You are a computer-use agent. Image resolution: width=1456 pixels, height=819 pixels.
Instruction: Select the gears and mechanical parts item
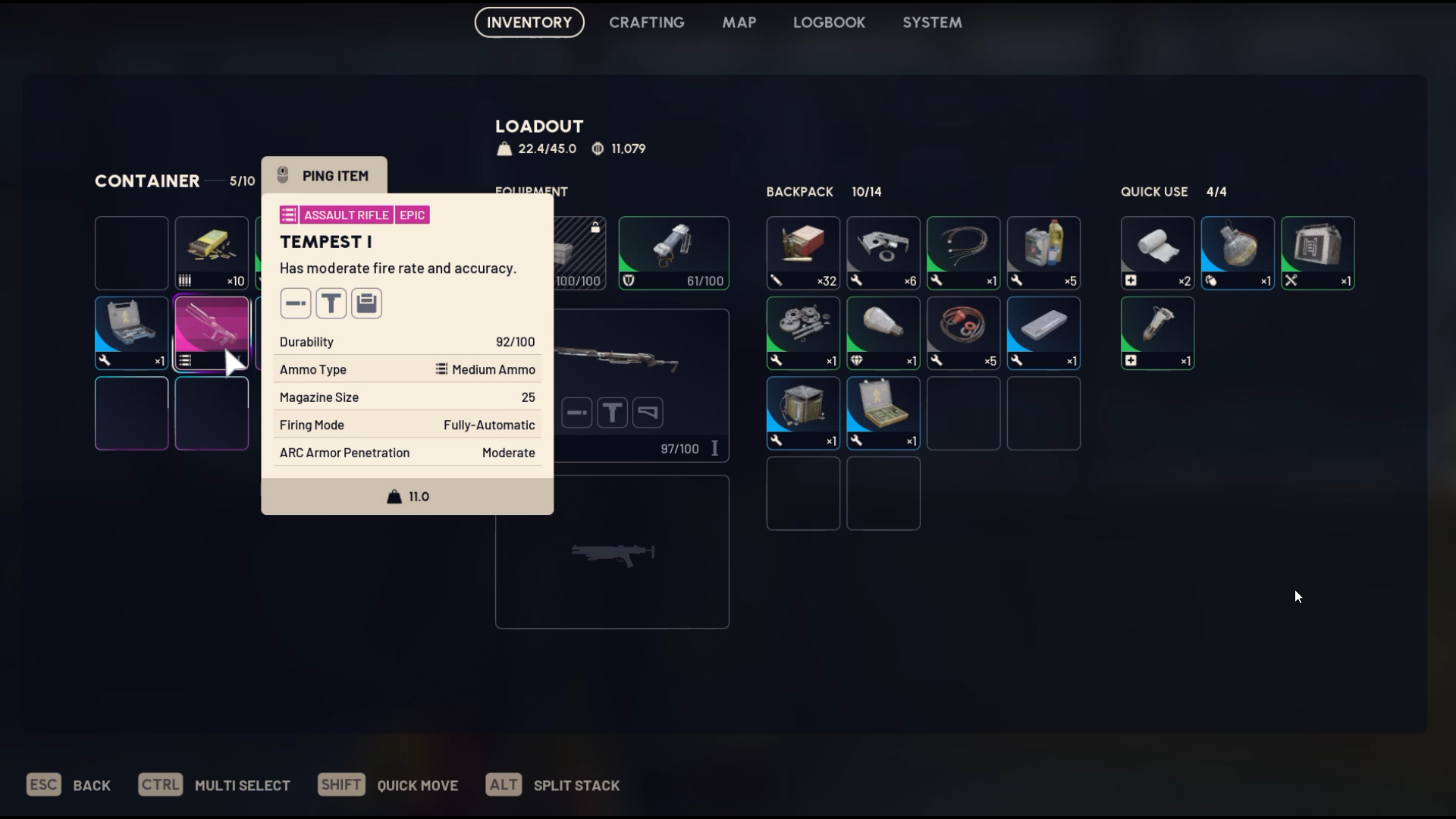coord(803,333)
